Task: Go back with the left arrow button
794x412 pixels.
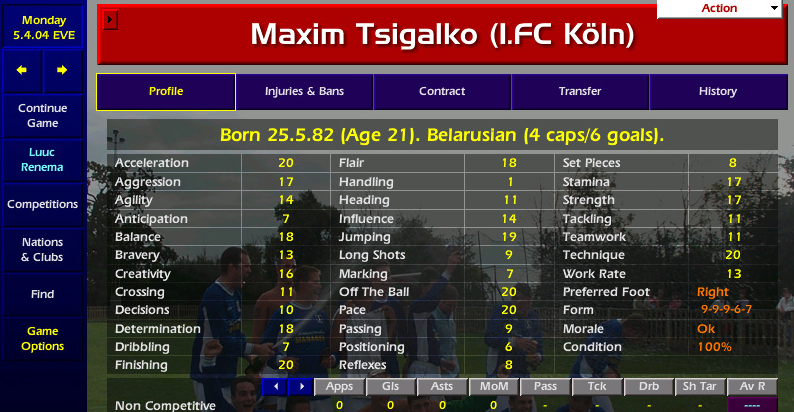Action: pyautogui.click(x=22, y=70)
